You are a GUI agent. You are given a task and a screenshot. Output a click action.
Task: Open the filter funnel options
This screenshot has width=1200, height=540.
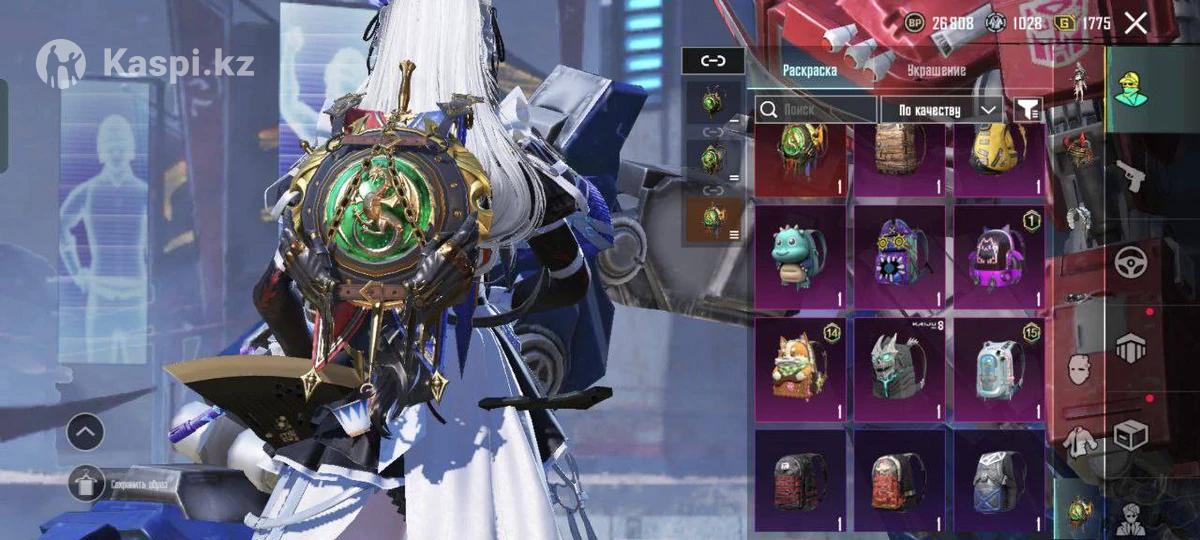(x=1027, y=109)
